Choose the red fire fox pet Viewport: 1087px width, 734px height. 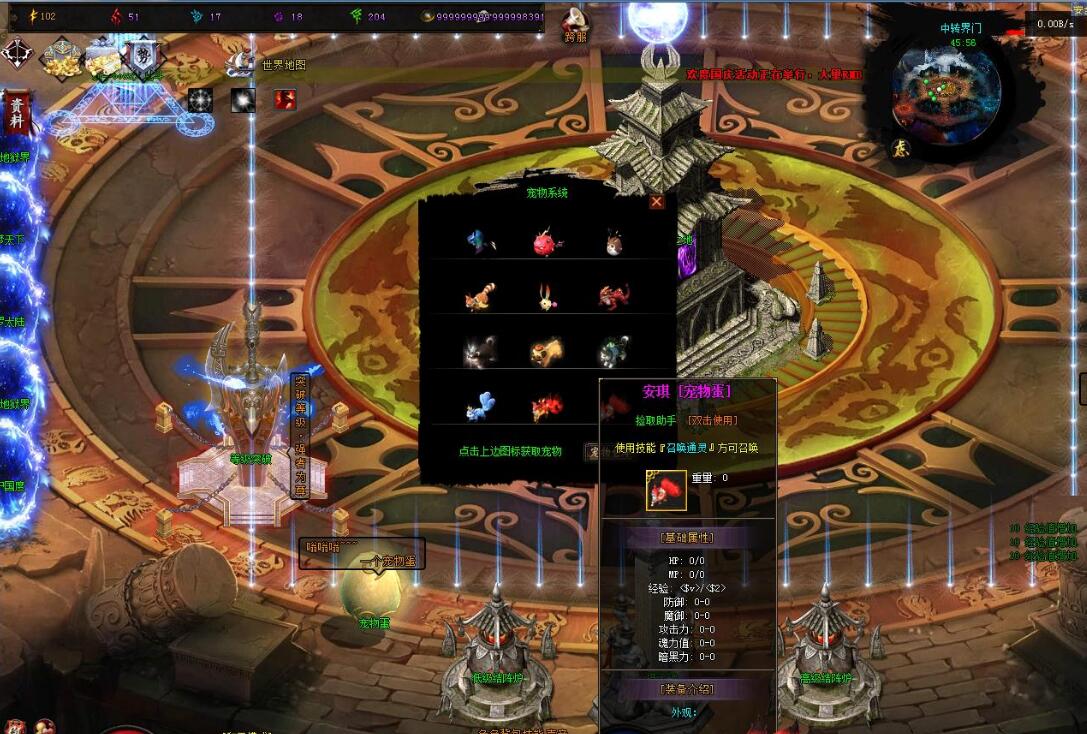click(x=546, y=406)
